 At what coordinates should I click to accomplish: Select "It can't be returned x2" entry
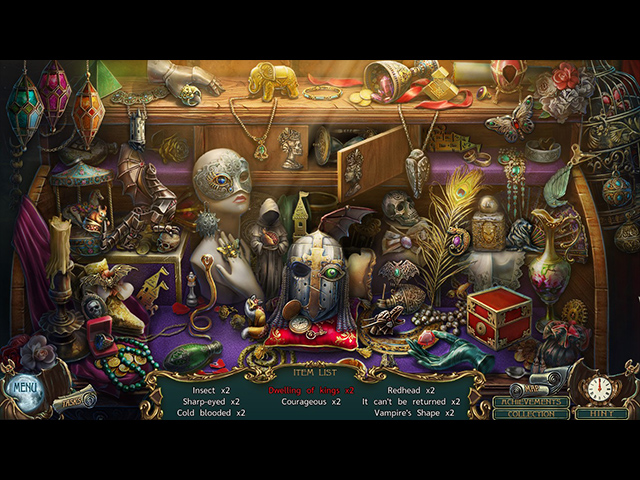click(410, 401)
